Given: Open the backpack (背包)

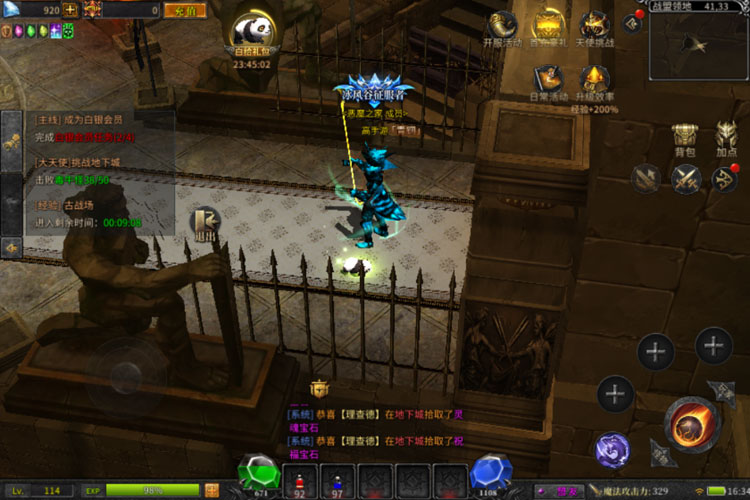Looking at the screenshot, I should (x=685, y=139).
